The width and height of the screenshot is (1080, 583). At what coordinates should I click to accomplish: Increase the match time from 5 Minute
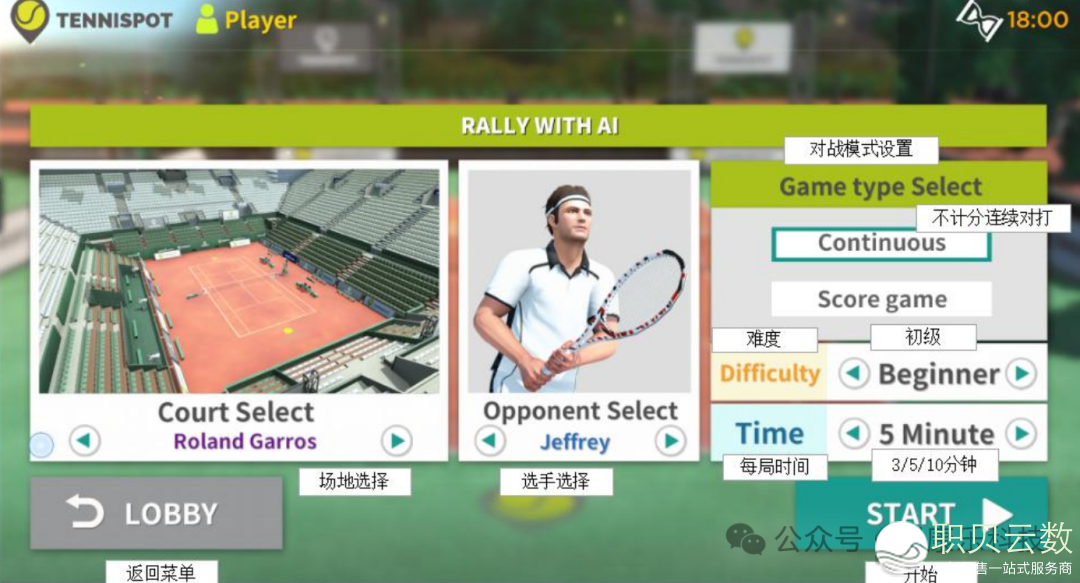pos(1020,433)
